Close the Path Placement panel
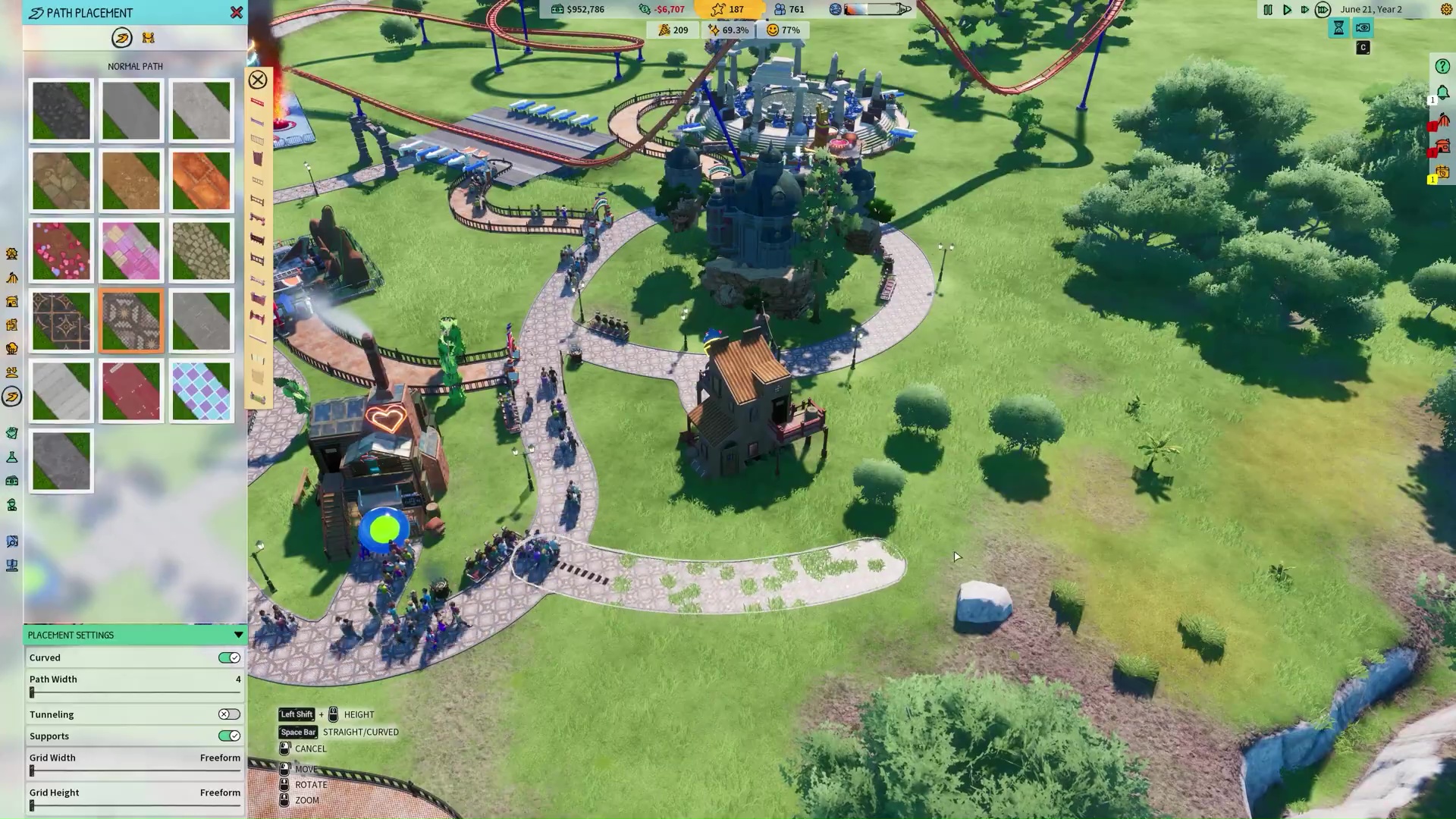Viewport: 1456px width, 819px height. tap(237, 13)
